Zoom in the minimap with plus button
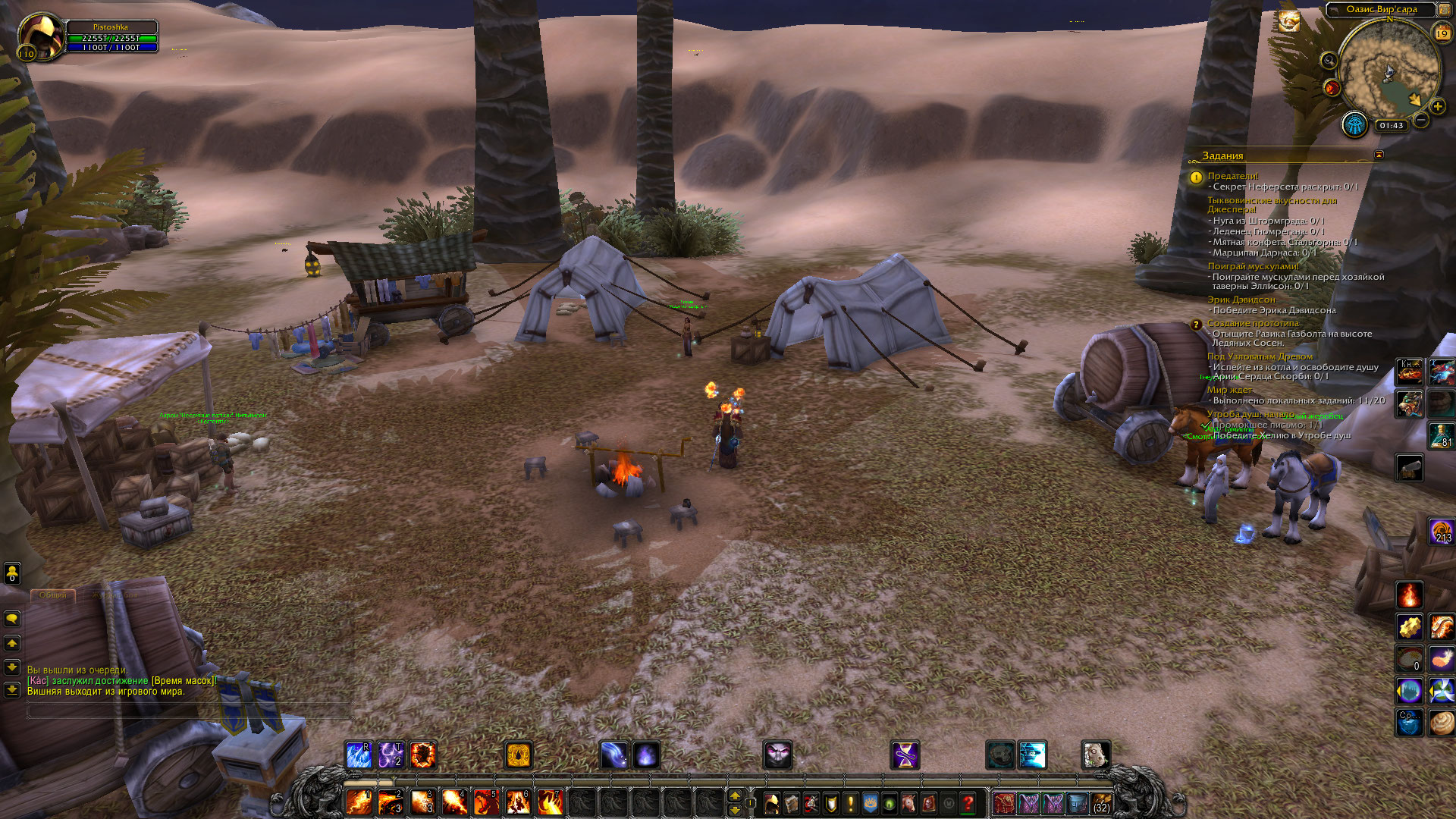Image resolution: width=1456 pixels, height=819 pixels. coord(1437,106)
